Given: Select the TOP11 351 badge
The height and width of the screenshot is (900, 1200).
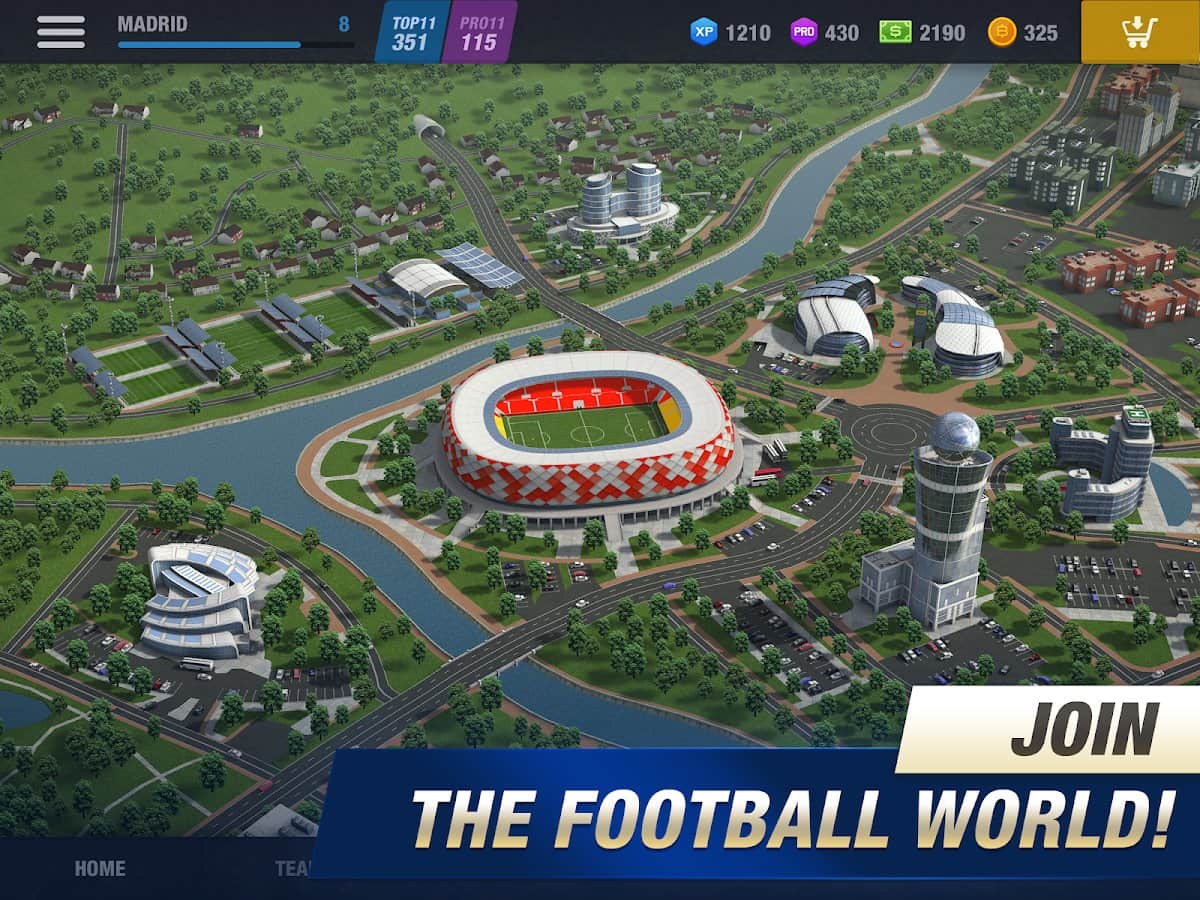Looking at the screenshot, I should 410,32.
